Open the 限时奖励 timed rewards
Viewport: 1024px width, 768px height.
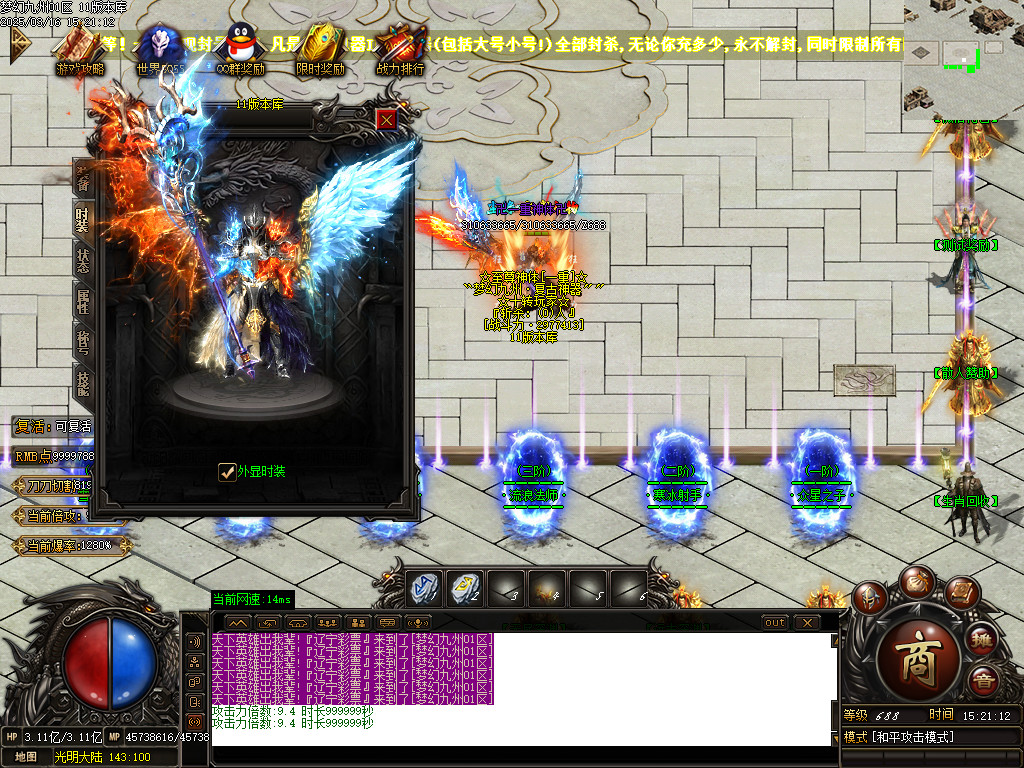click(320, 50)
